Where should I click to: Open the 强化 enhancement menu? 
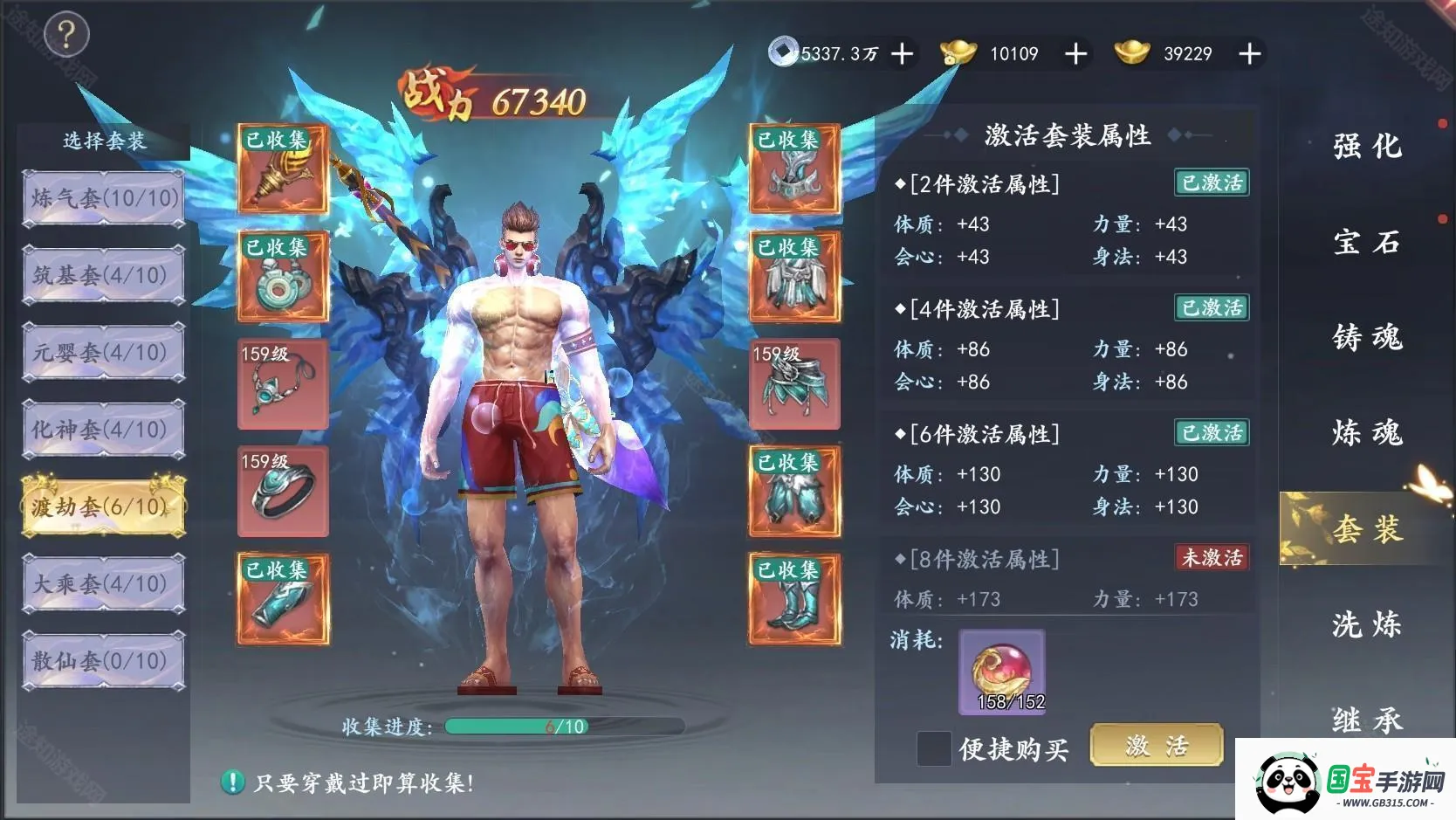tap(1366, 146)
